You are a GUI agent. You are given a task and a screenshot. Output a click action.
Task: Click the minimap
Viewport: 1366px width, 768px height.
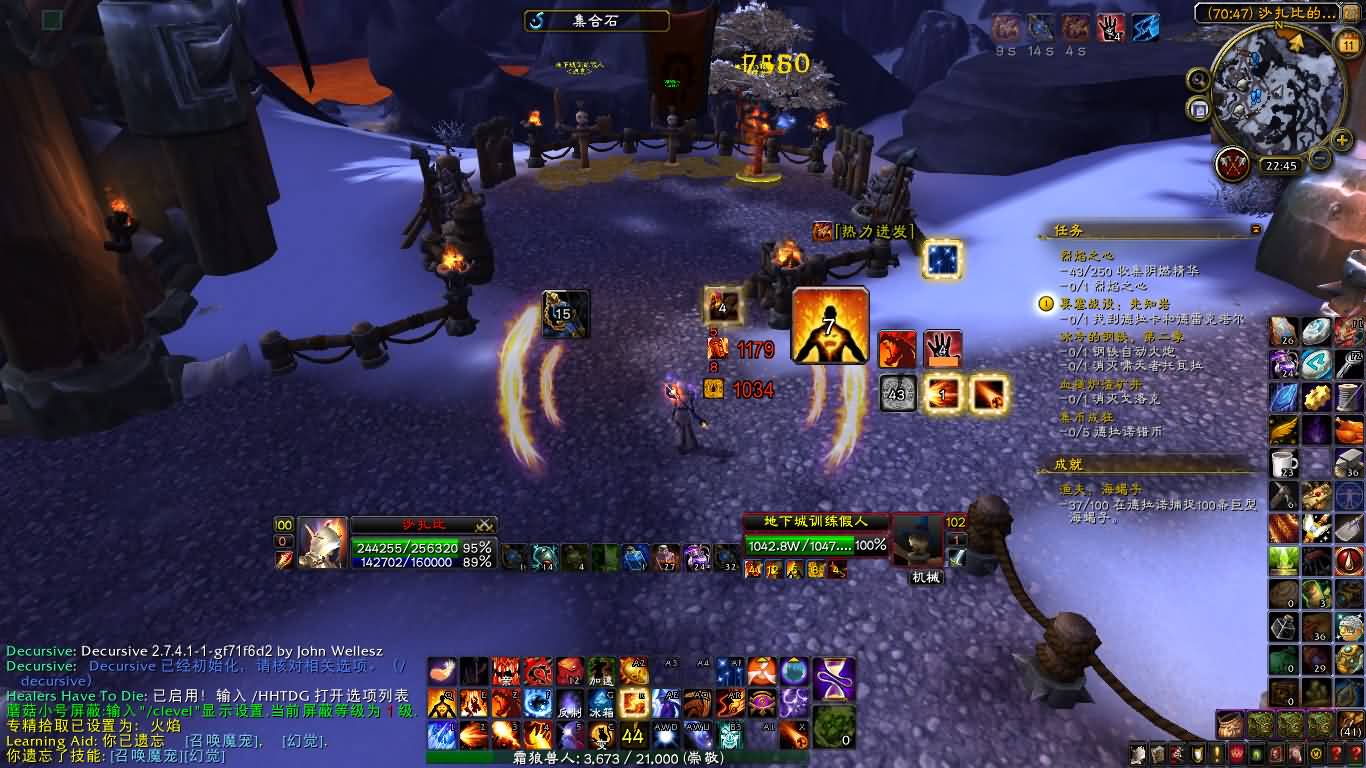pos(1267,90)
